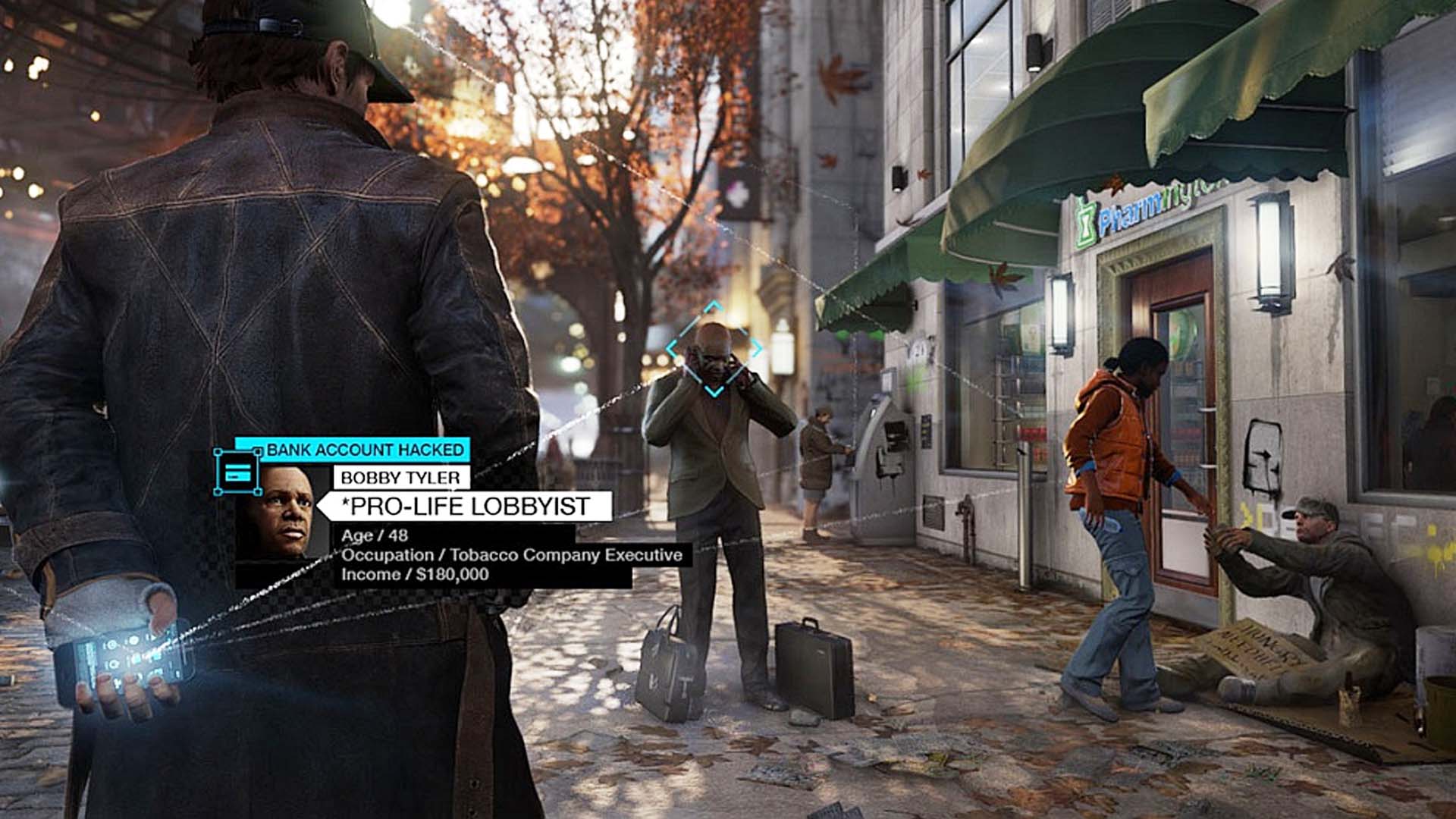Click the Bobby Tyler name label
This screenshot has width=1456, height=819.
point(400,478)
